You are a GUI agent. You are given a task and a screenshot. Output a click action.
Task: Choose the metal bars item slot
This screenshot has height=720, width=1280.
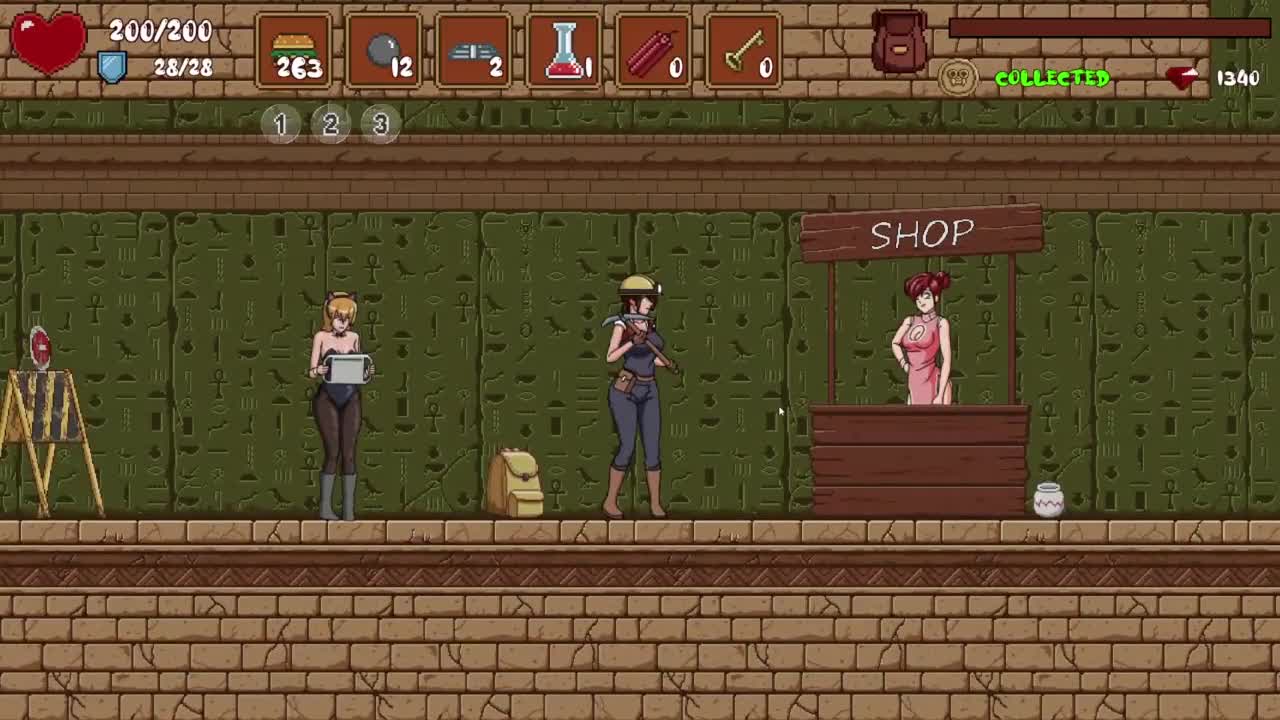coord(474,52)
